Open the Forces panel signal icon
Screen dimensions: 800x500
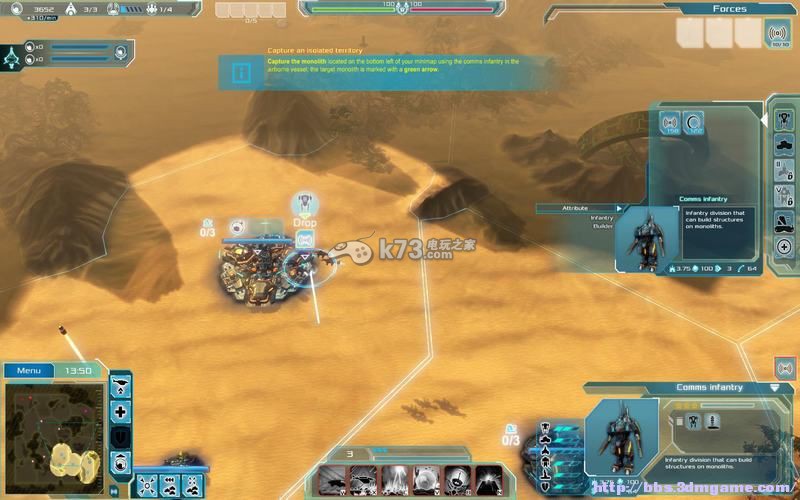pyautogui.click(x=777, y=35)
